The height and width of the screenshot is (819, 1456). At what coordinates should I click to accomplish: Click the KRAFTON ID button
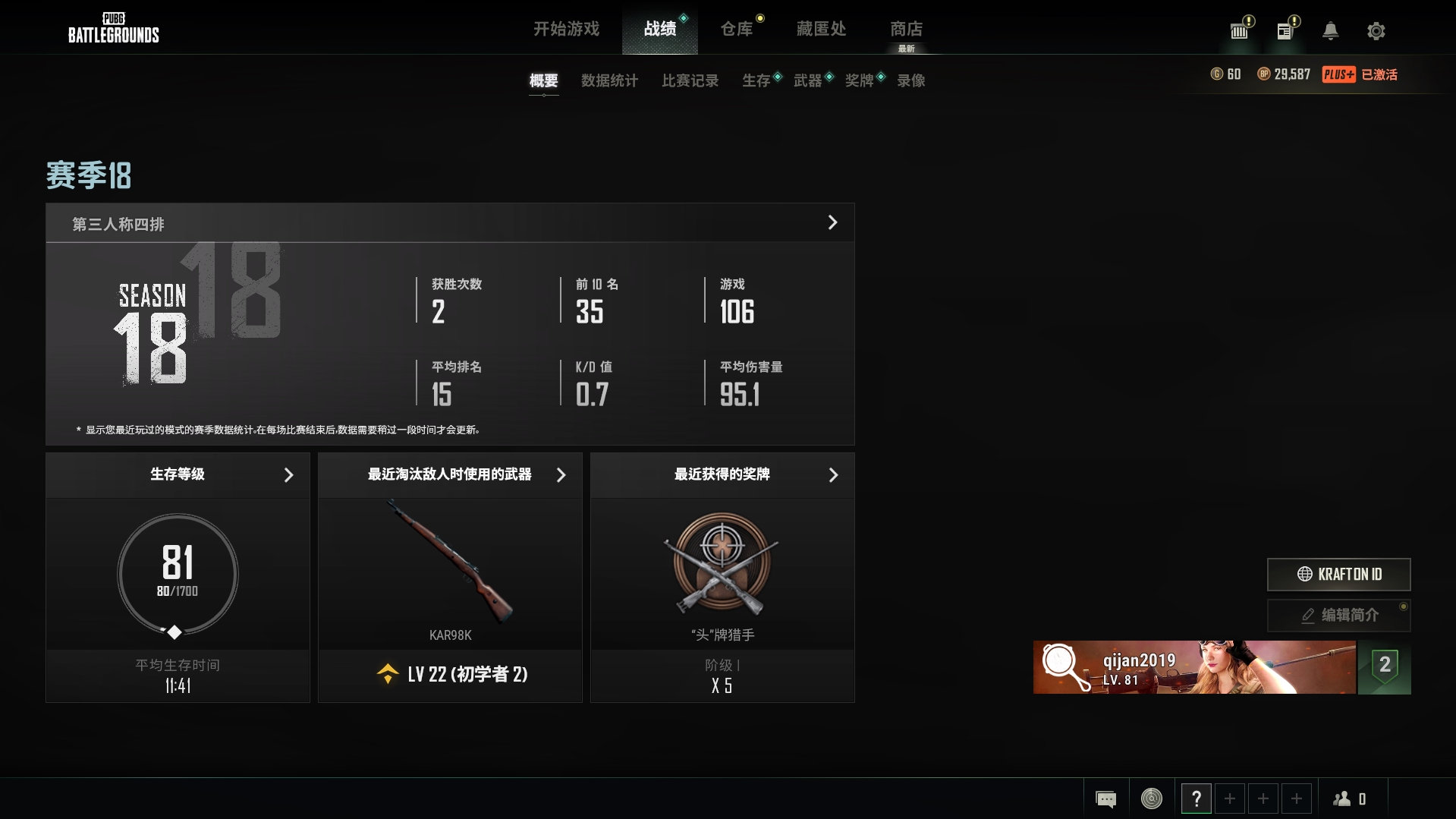click(x=1338, y=575)
